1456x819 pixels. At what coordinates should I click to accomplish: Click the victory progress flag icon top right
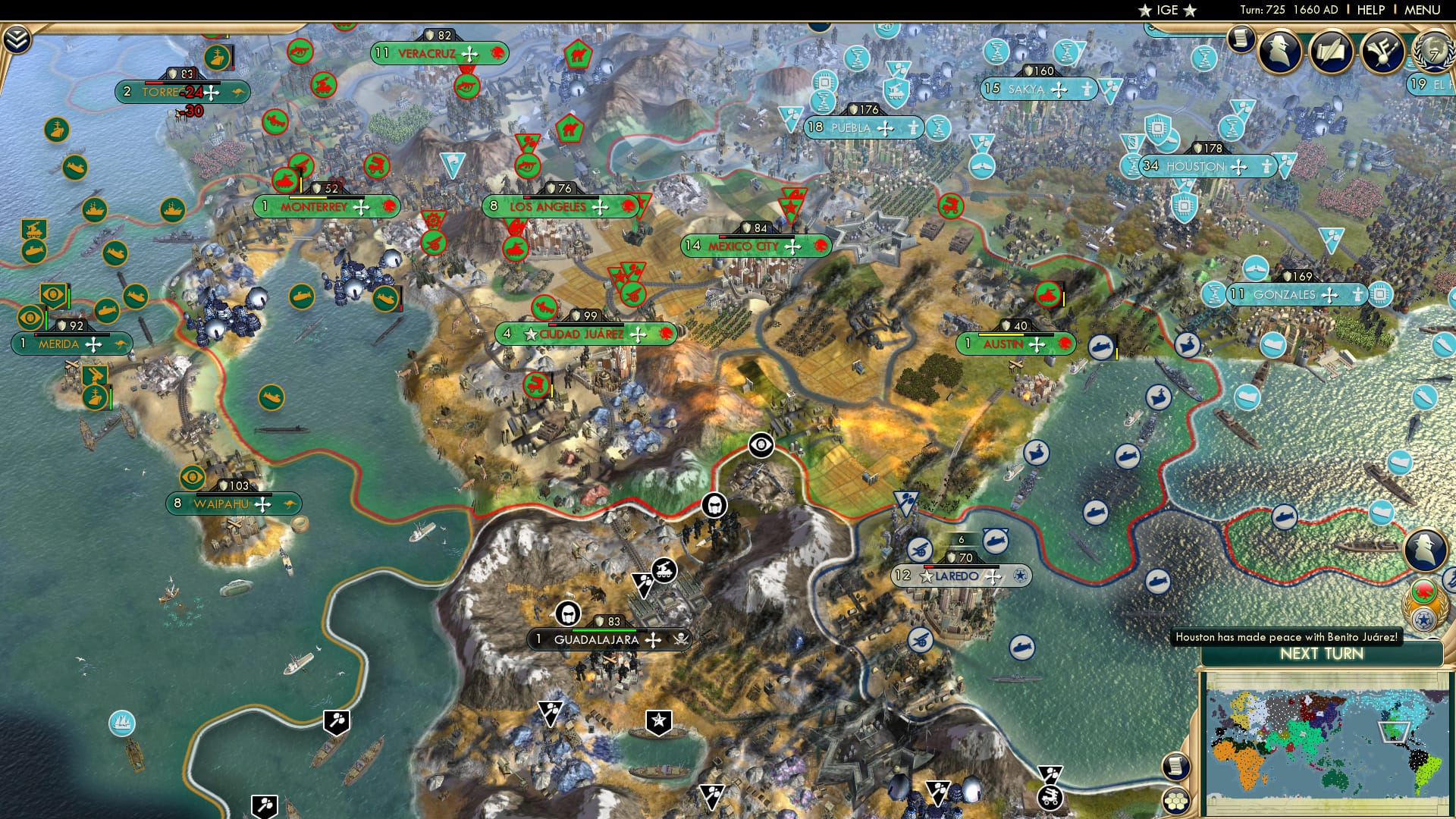click(x=1382, y=53)
